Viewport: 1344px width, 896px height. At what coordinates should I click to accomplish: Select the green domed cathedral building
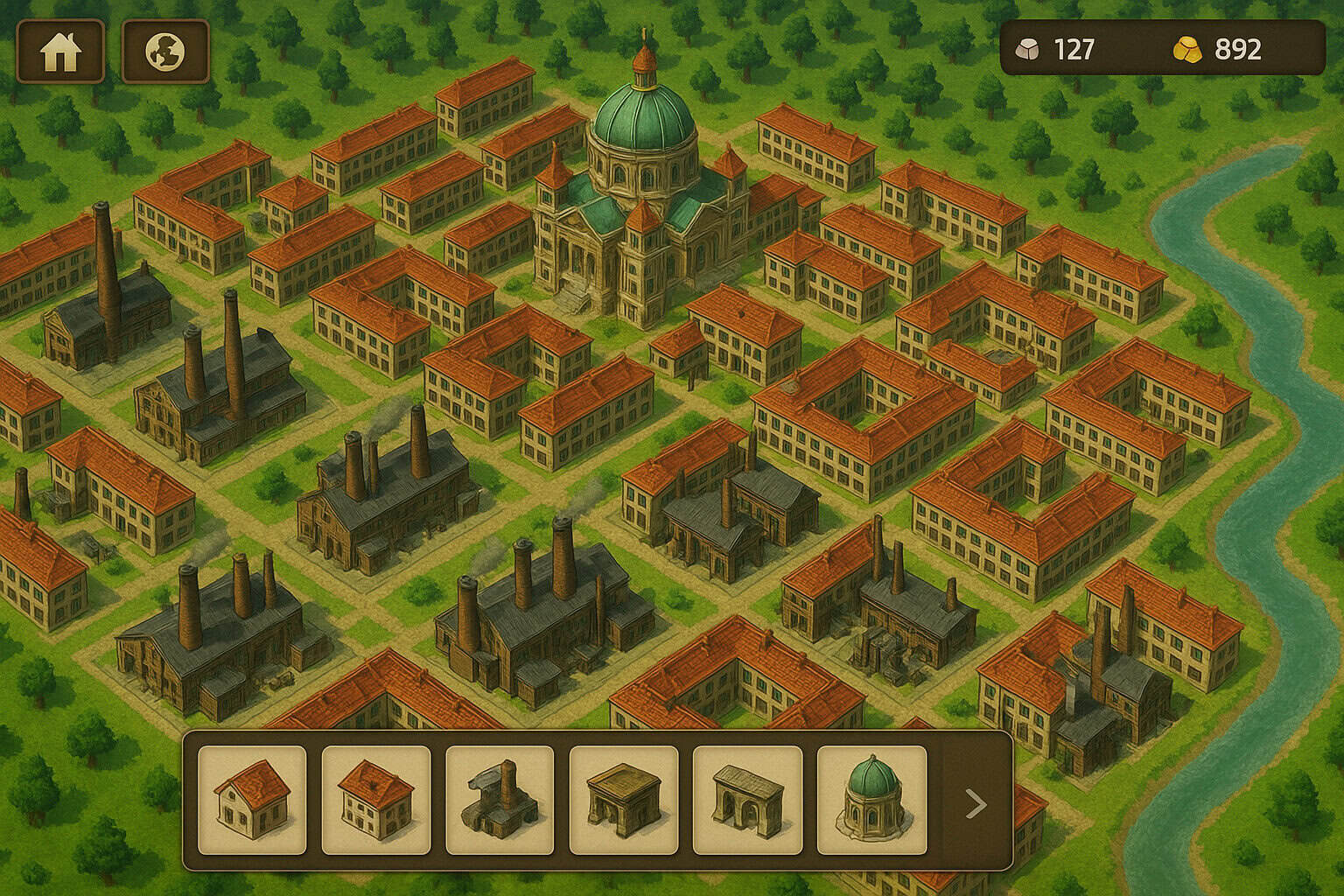click(871, 799)
